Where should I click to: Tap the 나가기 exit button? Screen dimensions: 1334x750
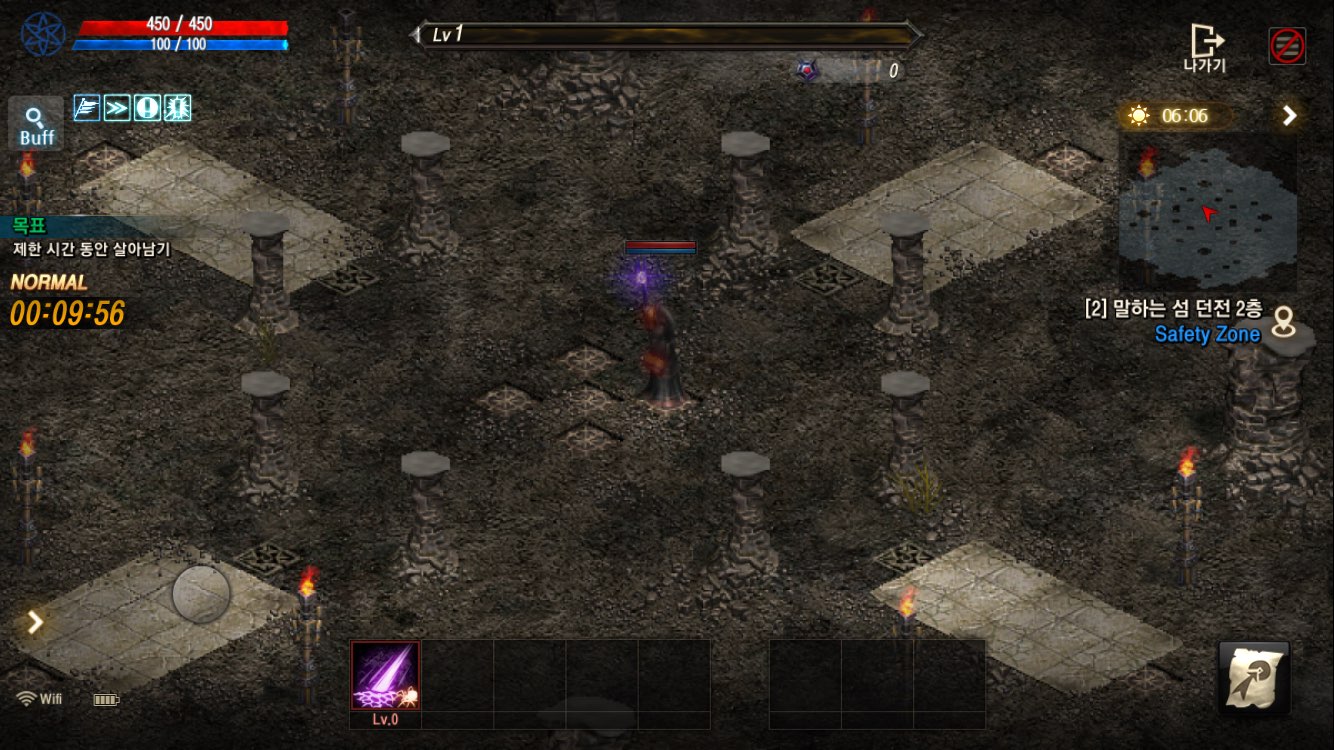click(x=1206, y=47)
